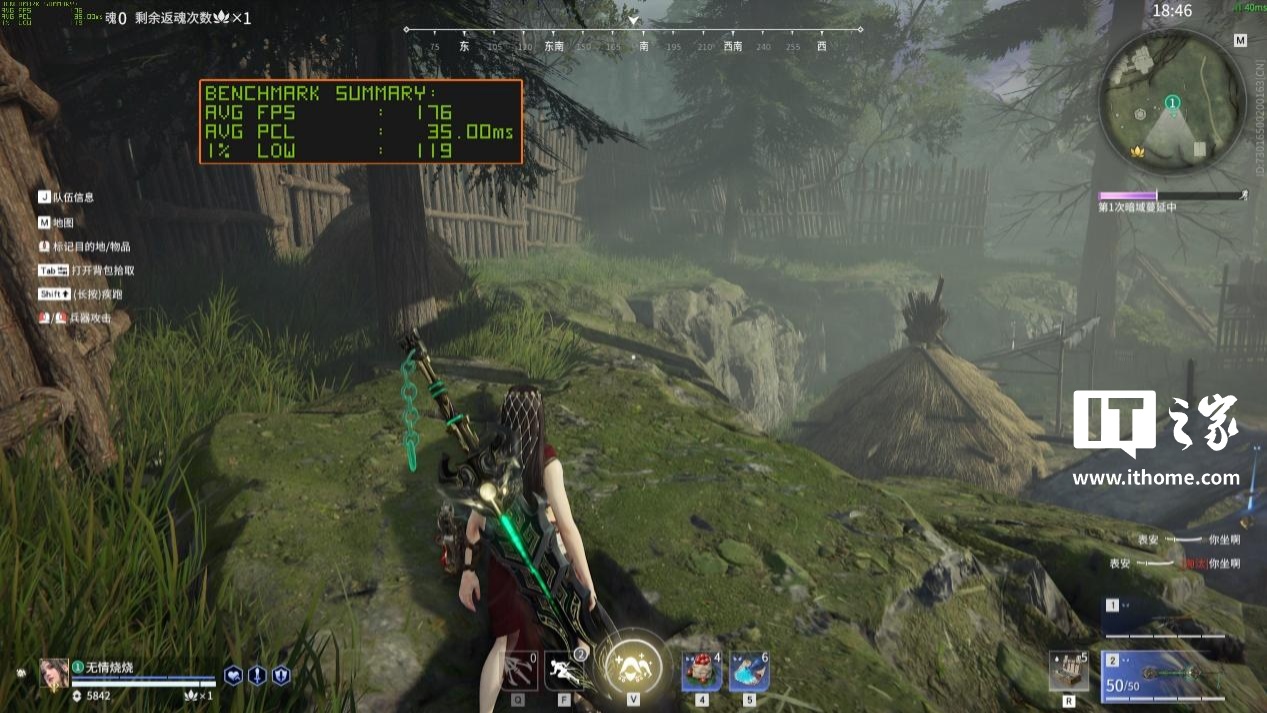Select the blue armor powder item slot

749,670
